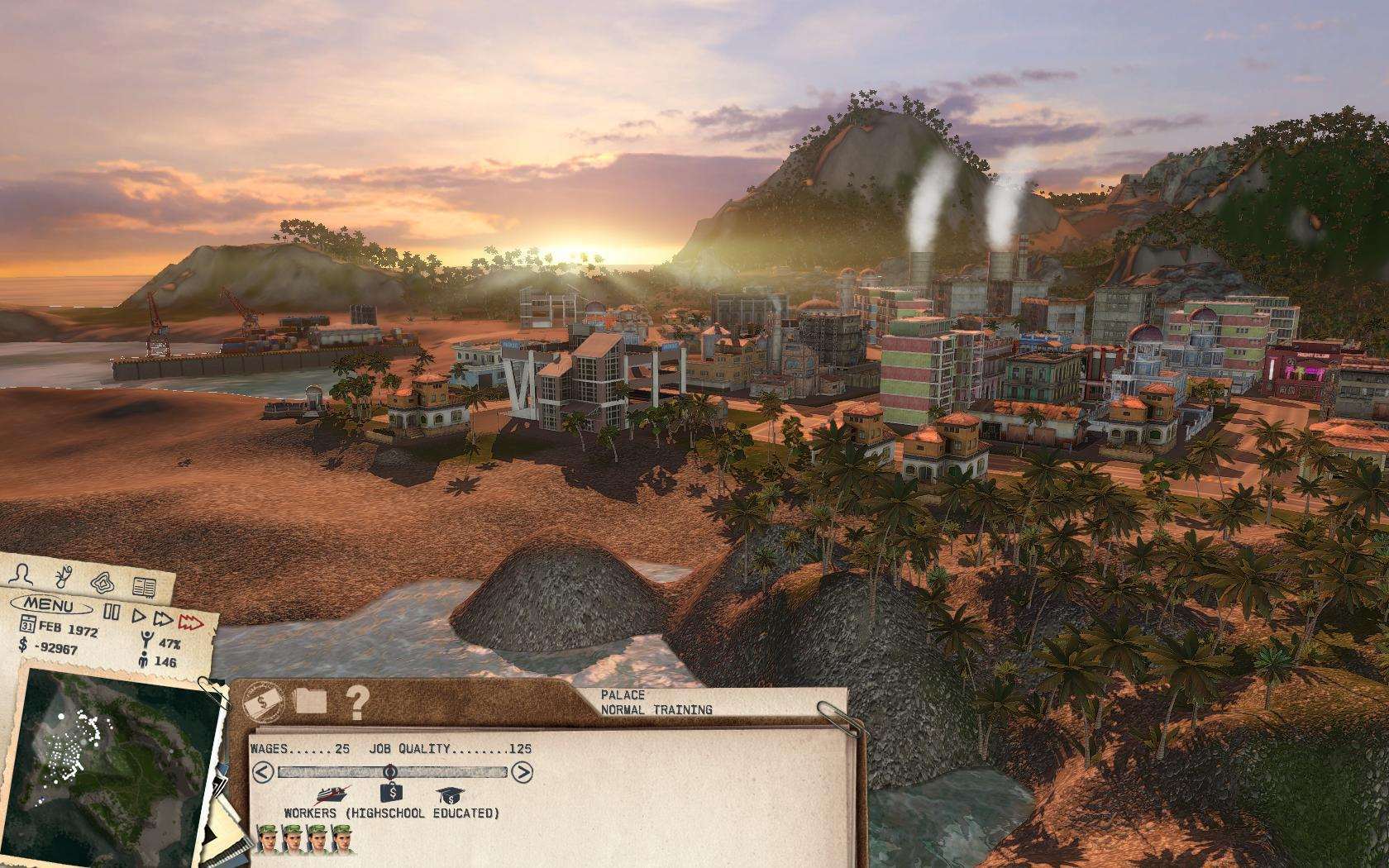Click the calendar icon next to FEB 1972
Image resolution: width=1389 pixels, height=868 pixels.
[x=28, y=623]
